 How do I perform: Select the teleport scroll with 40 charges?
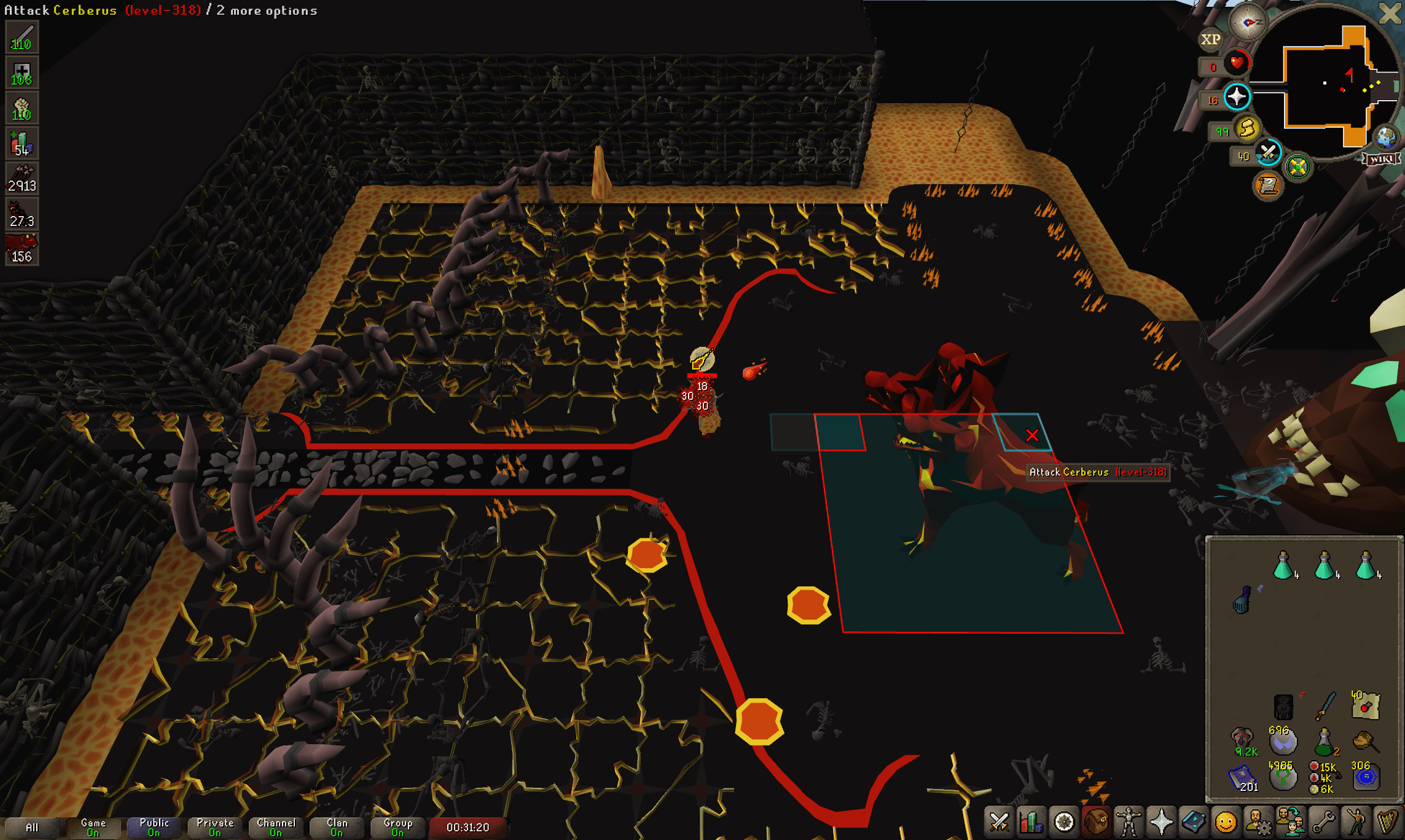point(1366,705)
